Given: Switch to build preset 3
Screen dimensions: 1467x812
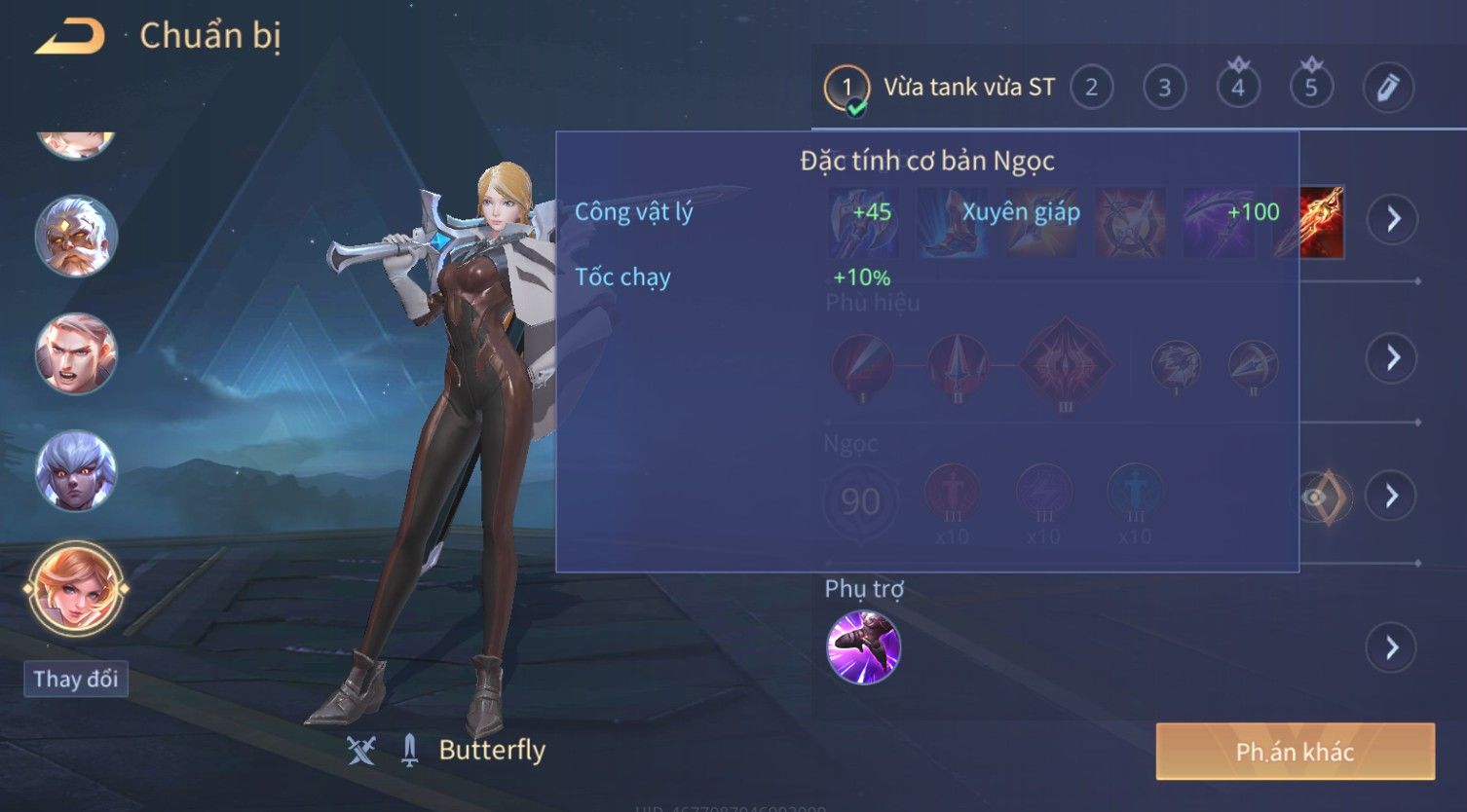Looking at the screenshot, I should pyautogui.click(x=1164, y=89).
